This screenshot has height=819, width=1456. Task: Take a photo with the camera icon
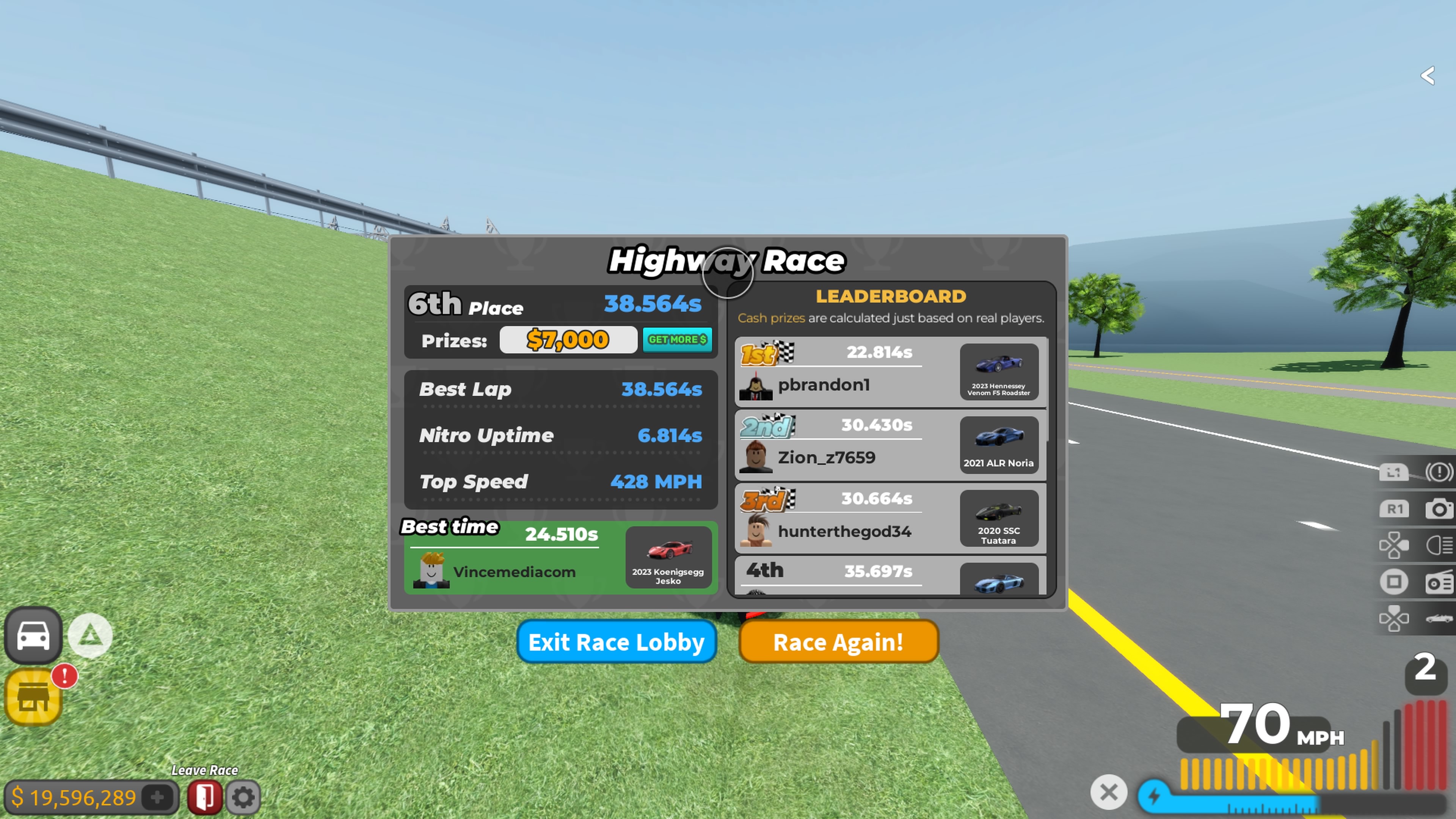[x=1439, y=509]
